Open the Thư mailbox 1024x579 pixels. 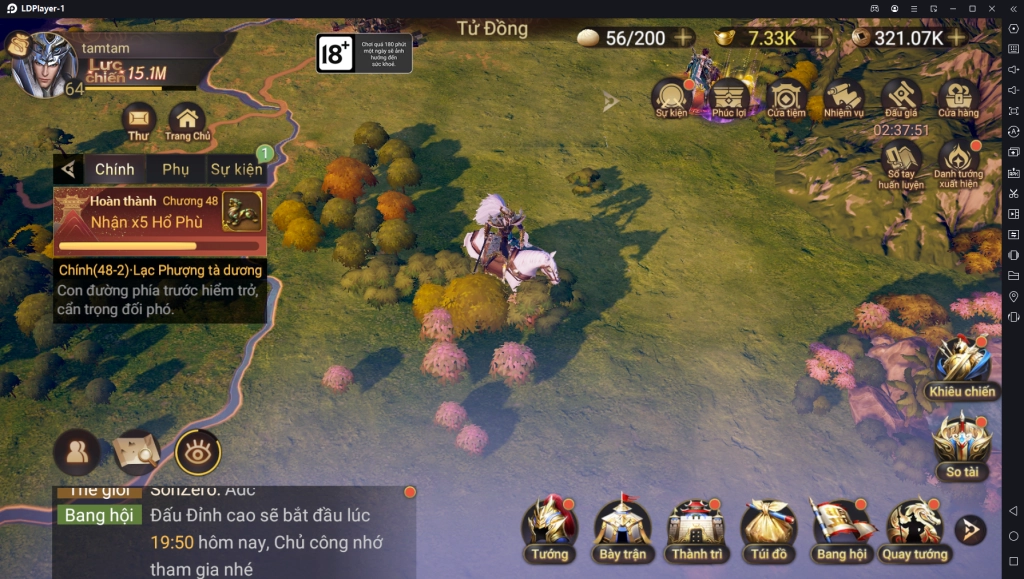click(139, 122)
